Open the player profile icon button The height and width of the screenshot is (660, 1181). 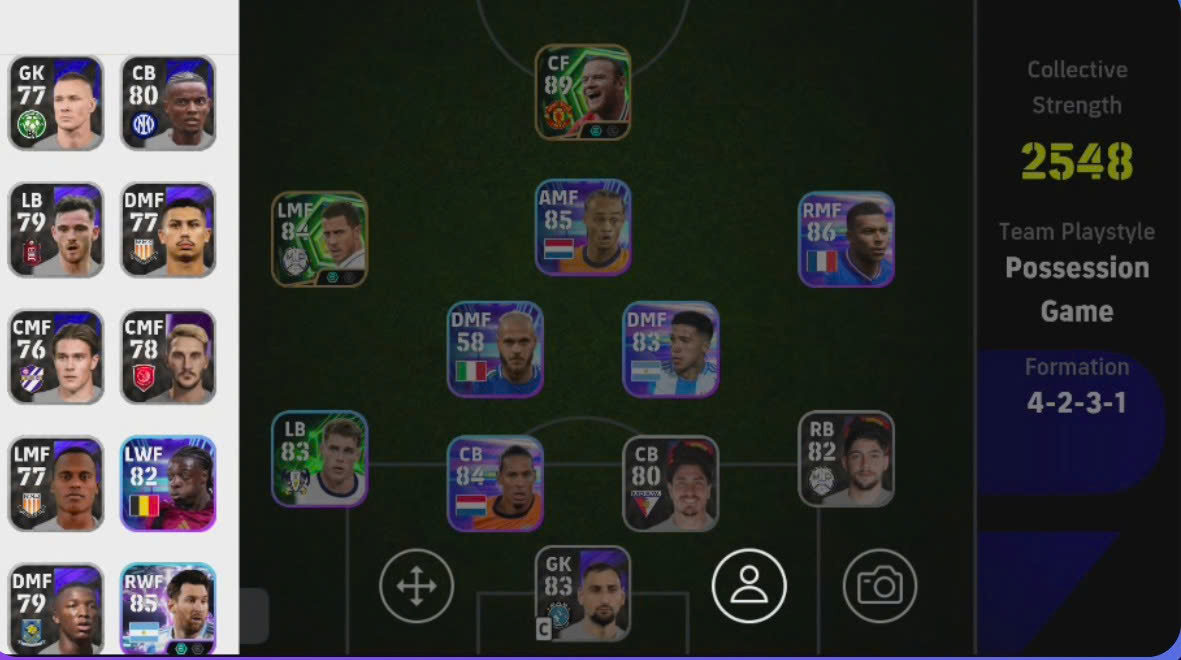click(x=749, y=586)
